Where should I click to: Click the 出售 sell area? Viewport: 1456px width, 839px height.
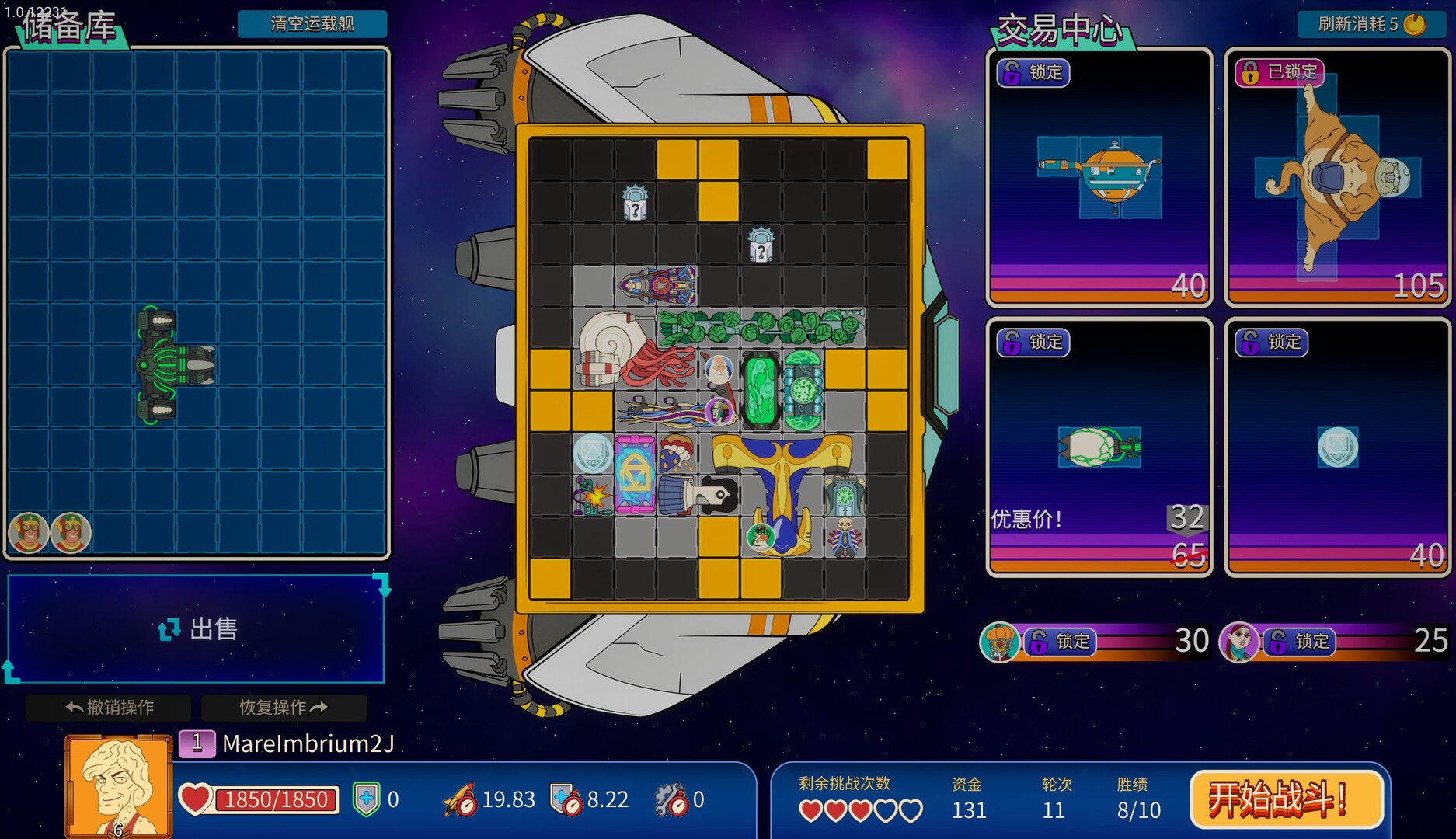[197, 628]
